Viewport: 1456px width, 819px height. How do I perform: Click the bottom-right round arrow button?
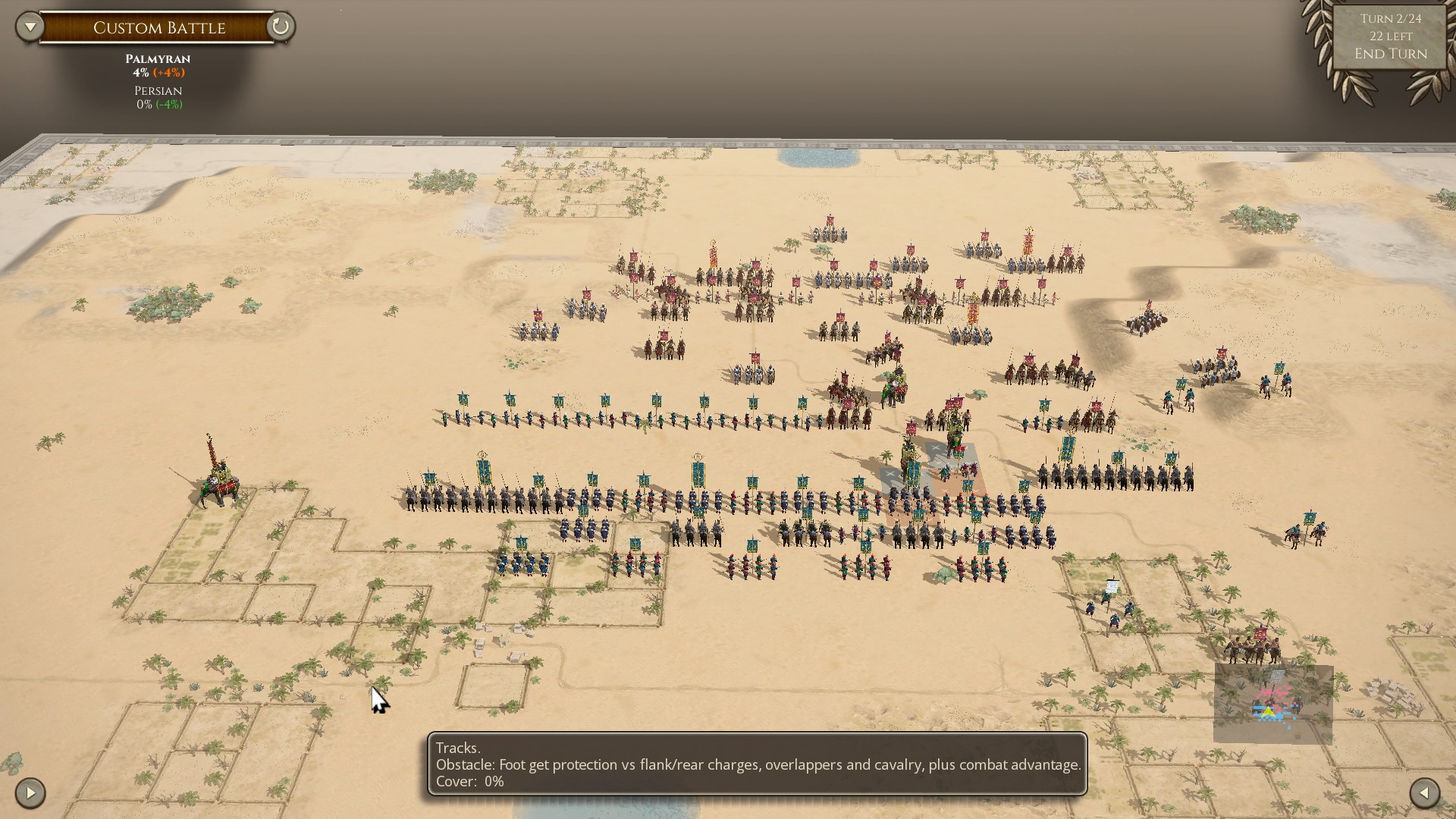[1424, 793]
